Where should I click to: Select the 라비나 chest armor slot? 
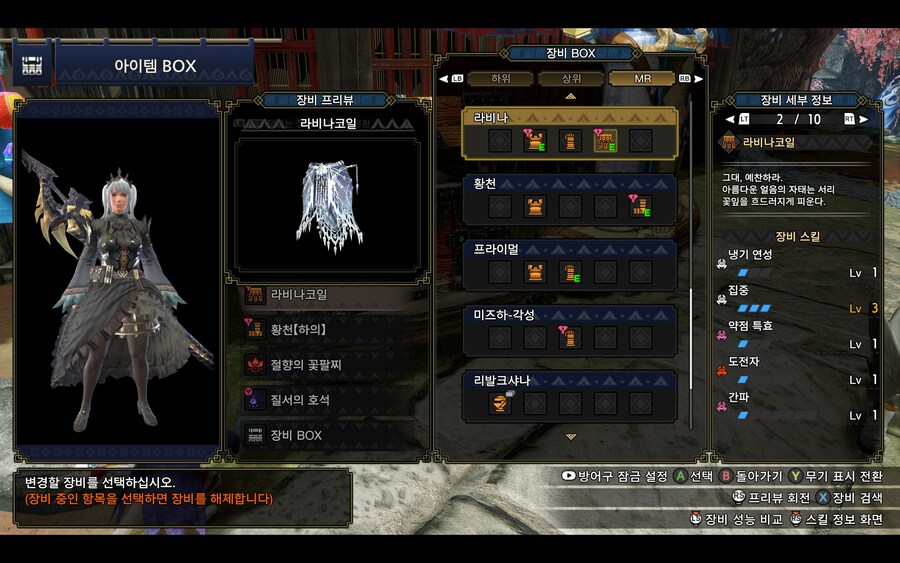point(535,141)
